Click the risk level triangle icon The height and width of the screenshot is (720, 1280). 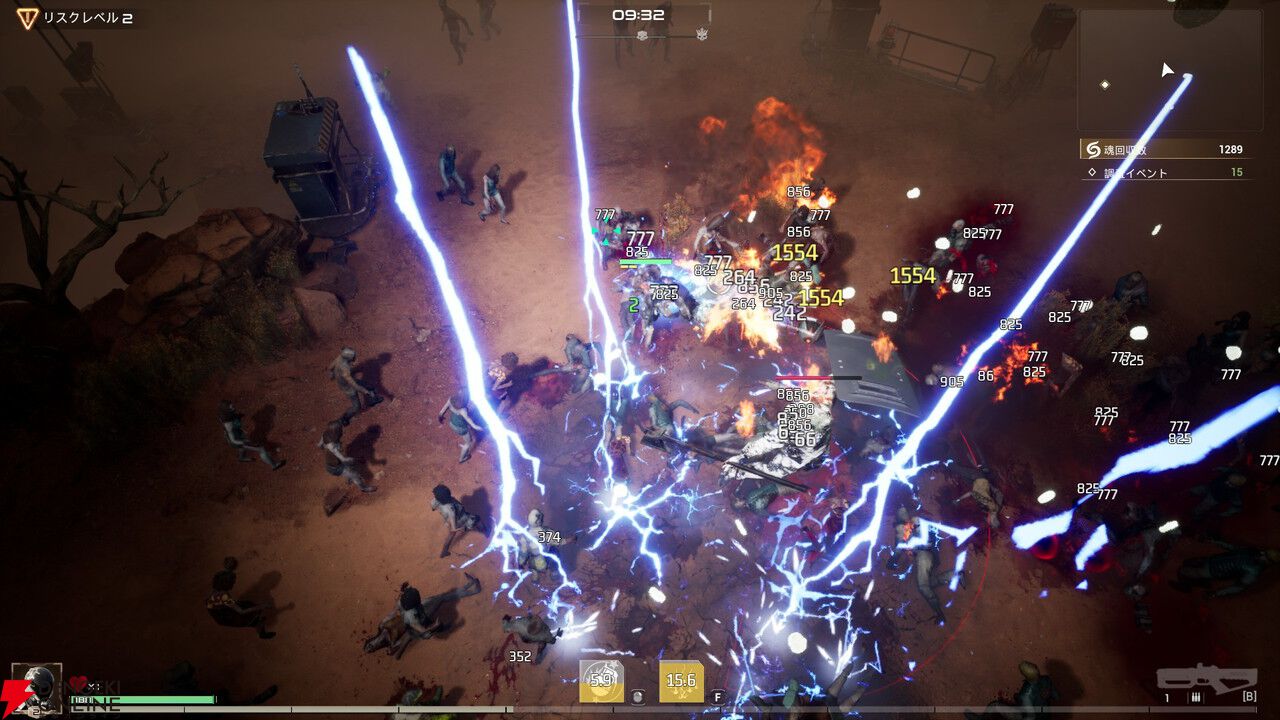(27, 17)
